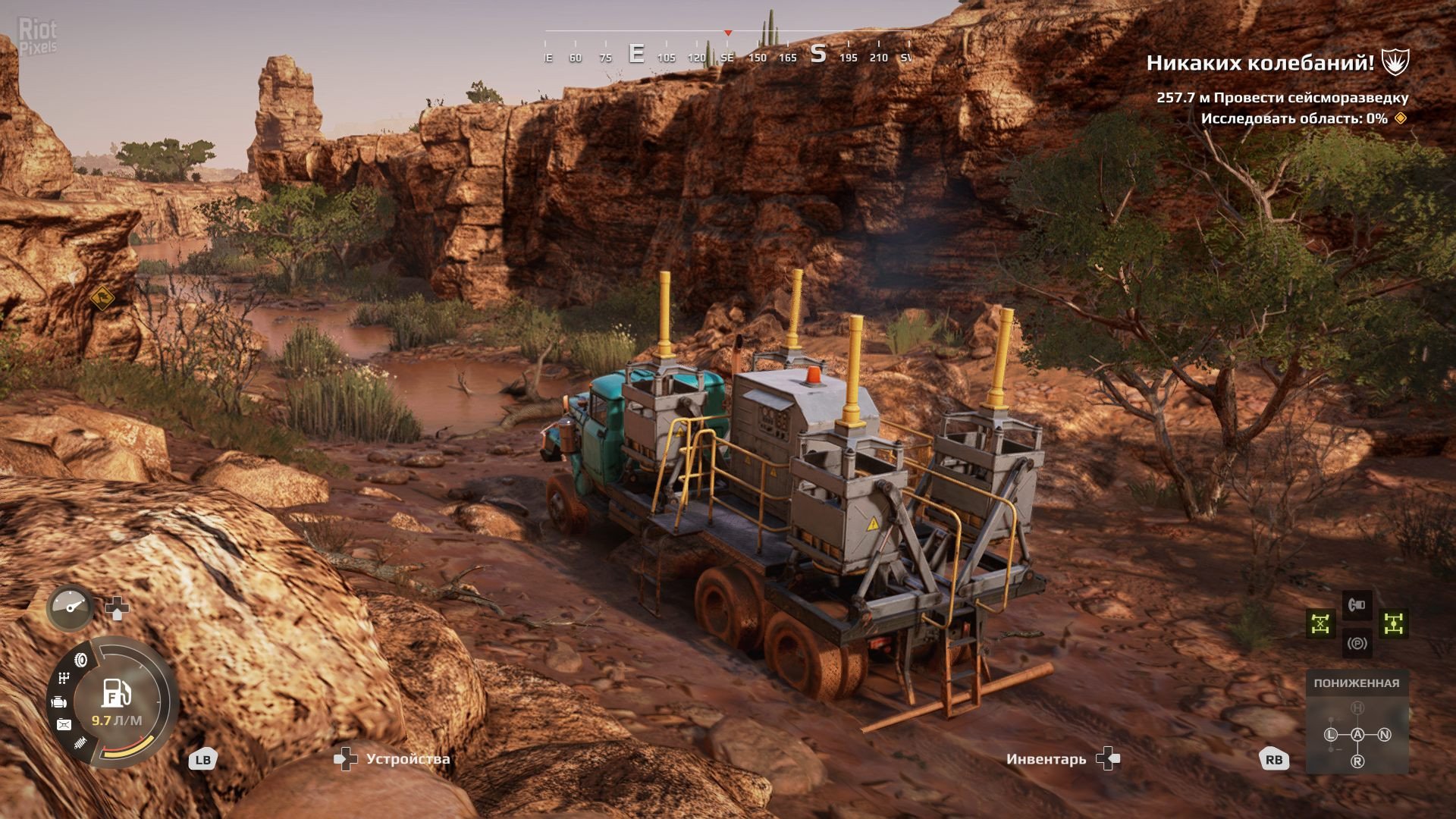Shift gearbox to N neutral
Image resolution: width=1456 pixels, height=819 pixels.
tap(1385, 735)
